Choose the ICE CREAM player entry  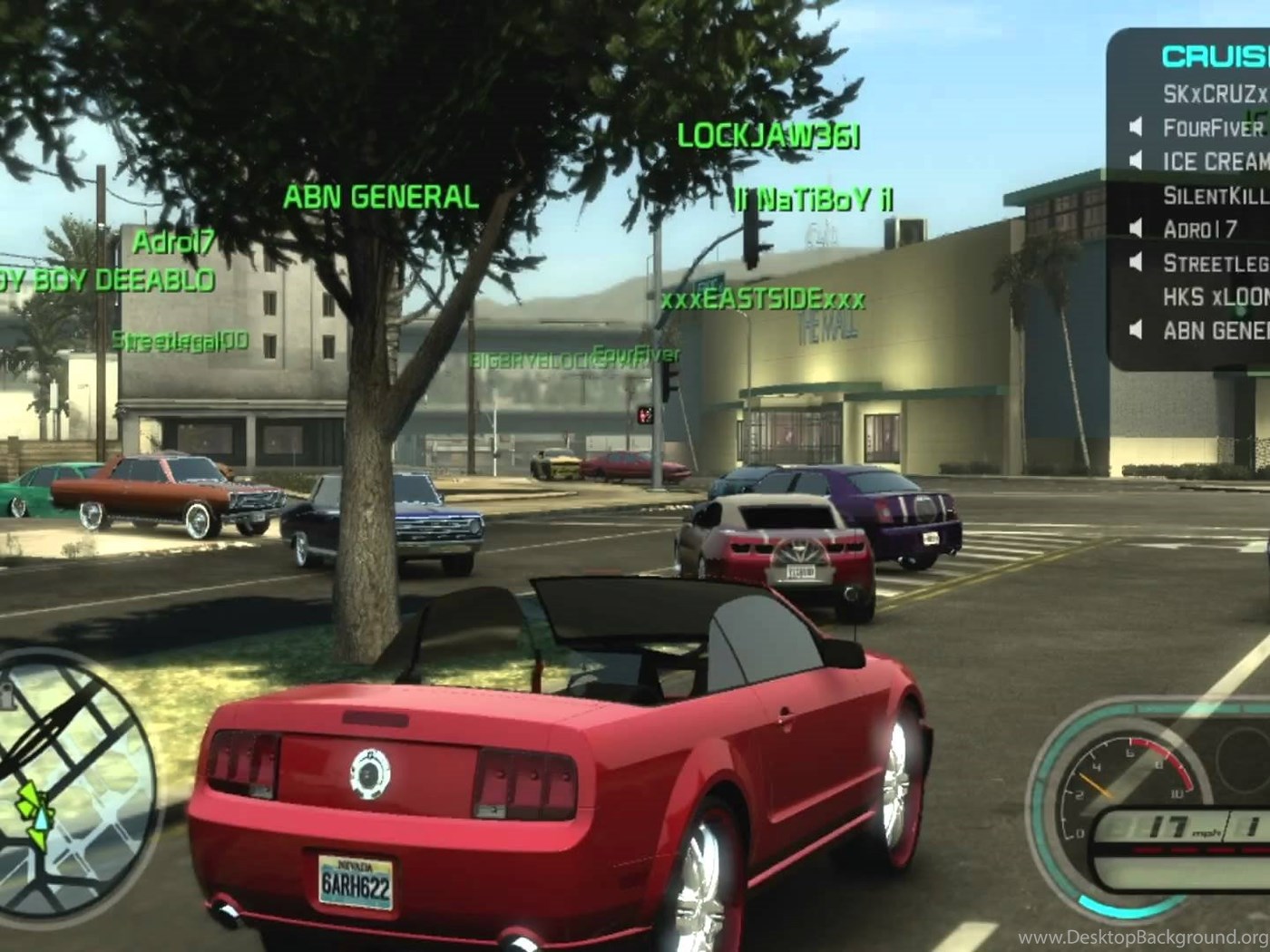(x=1215, y=161)
